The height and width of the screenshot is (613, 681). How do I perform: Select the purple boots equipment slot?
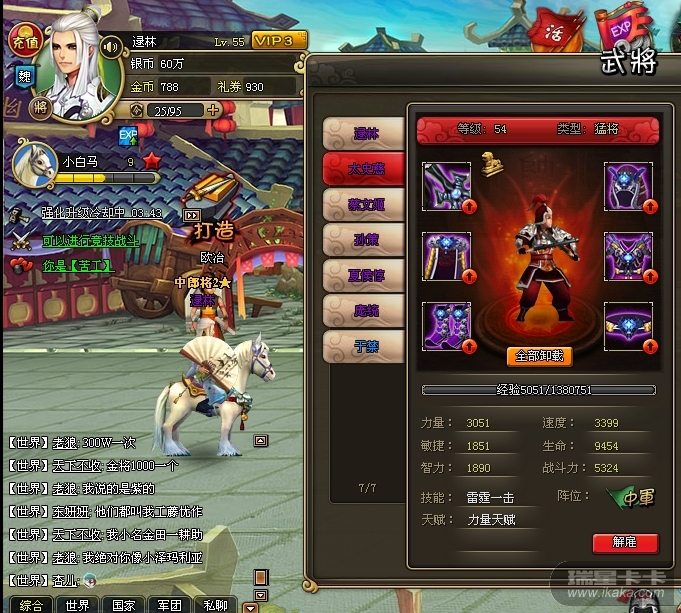point(446,327)
